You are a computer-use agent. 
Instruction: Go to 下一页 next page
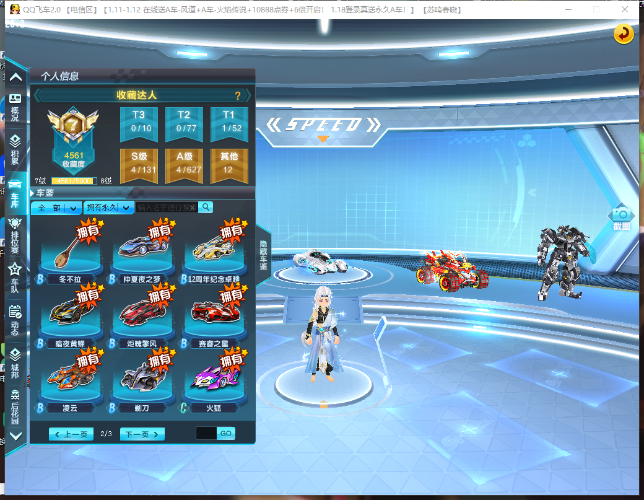point(141,434)
